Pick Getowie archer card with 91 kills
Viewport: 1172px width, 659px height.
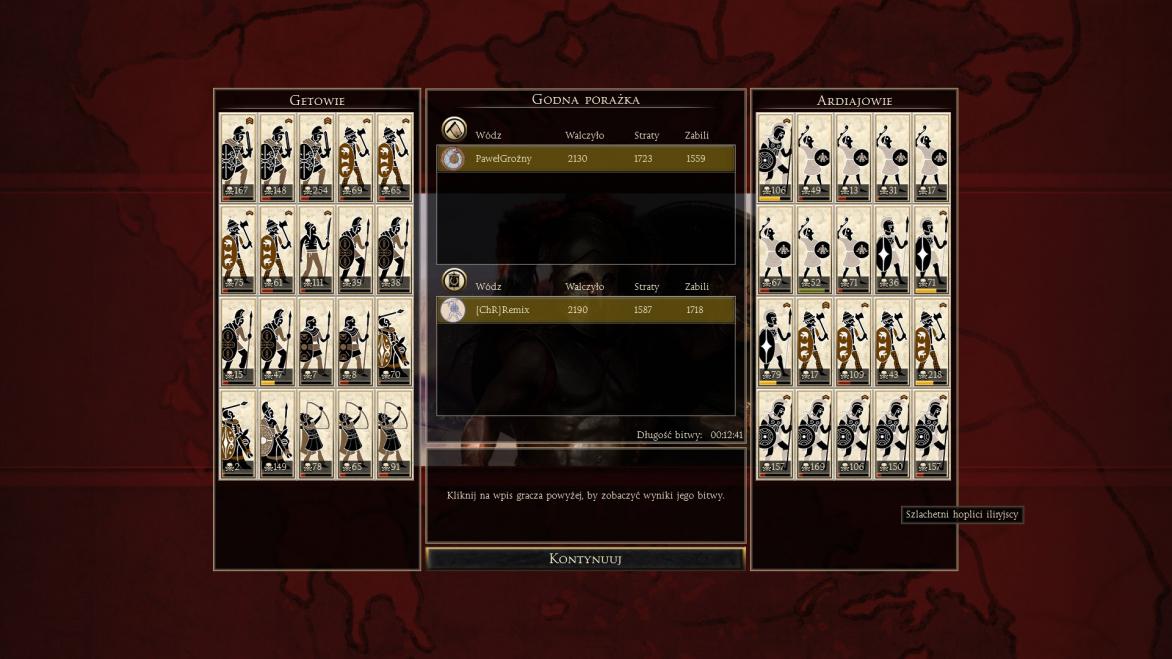[393, 434]
